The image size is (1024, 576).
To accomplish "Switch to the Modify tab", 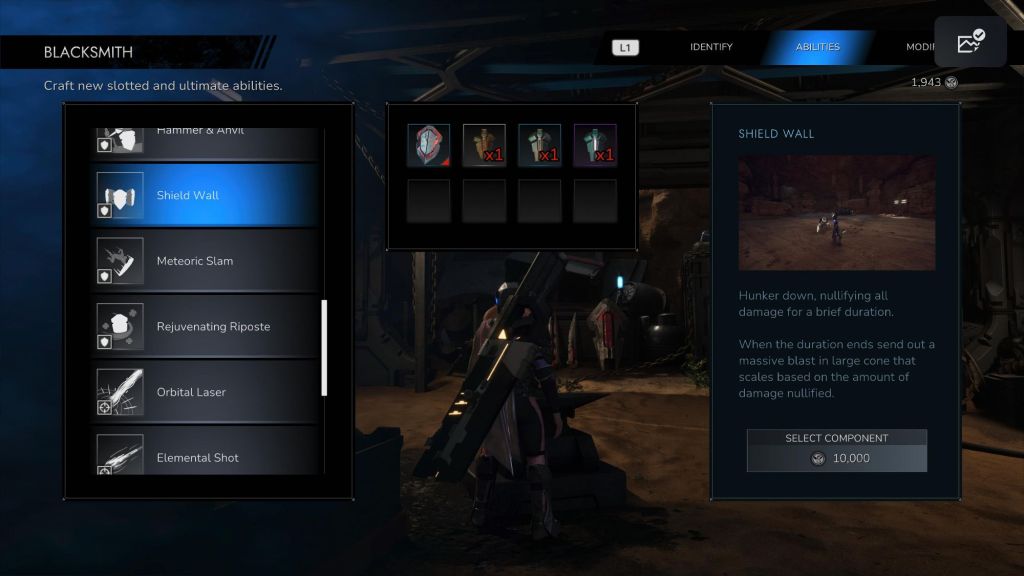I will pos(920,47).
